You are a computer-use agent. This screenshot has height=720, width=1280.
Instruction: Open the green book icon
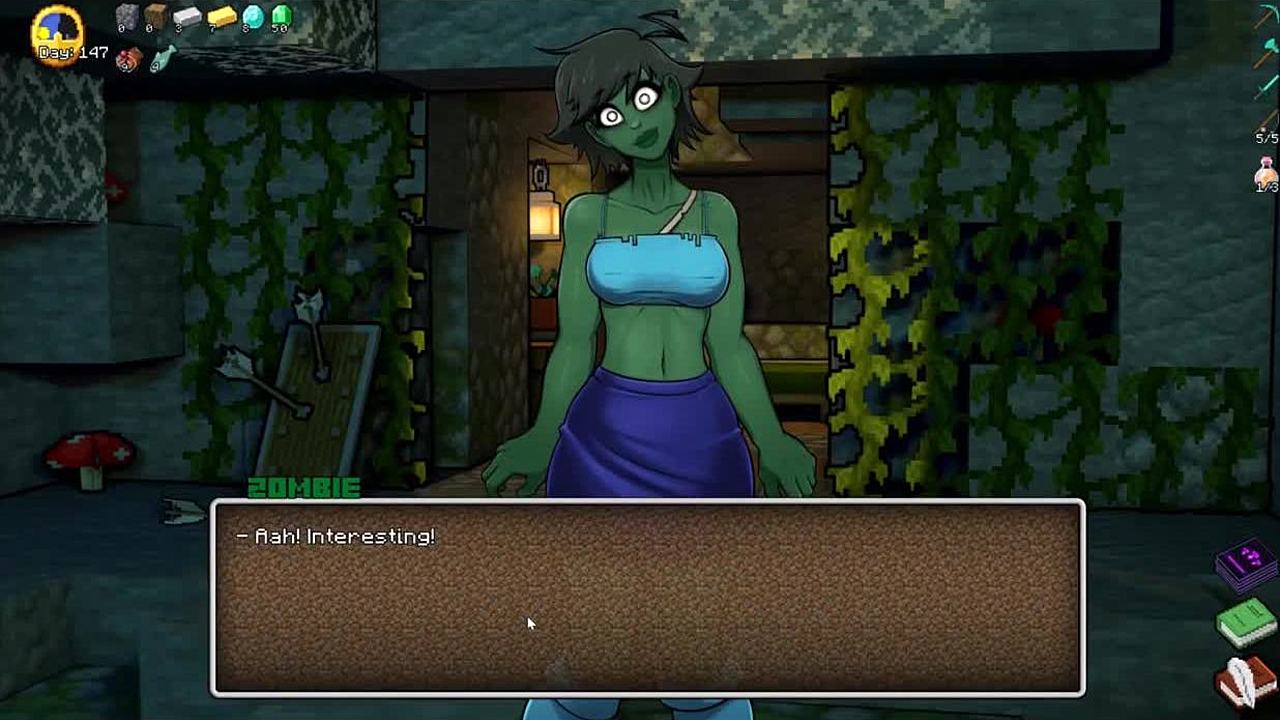pos(1244,622)
